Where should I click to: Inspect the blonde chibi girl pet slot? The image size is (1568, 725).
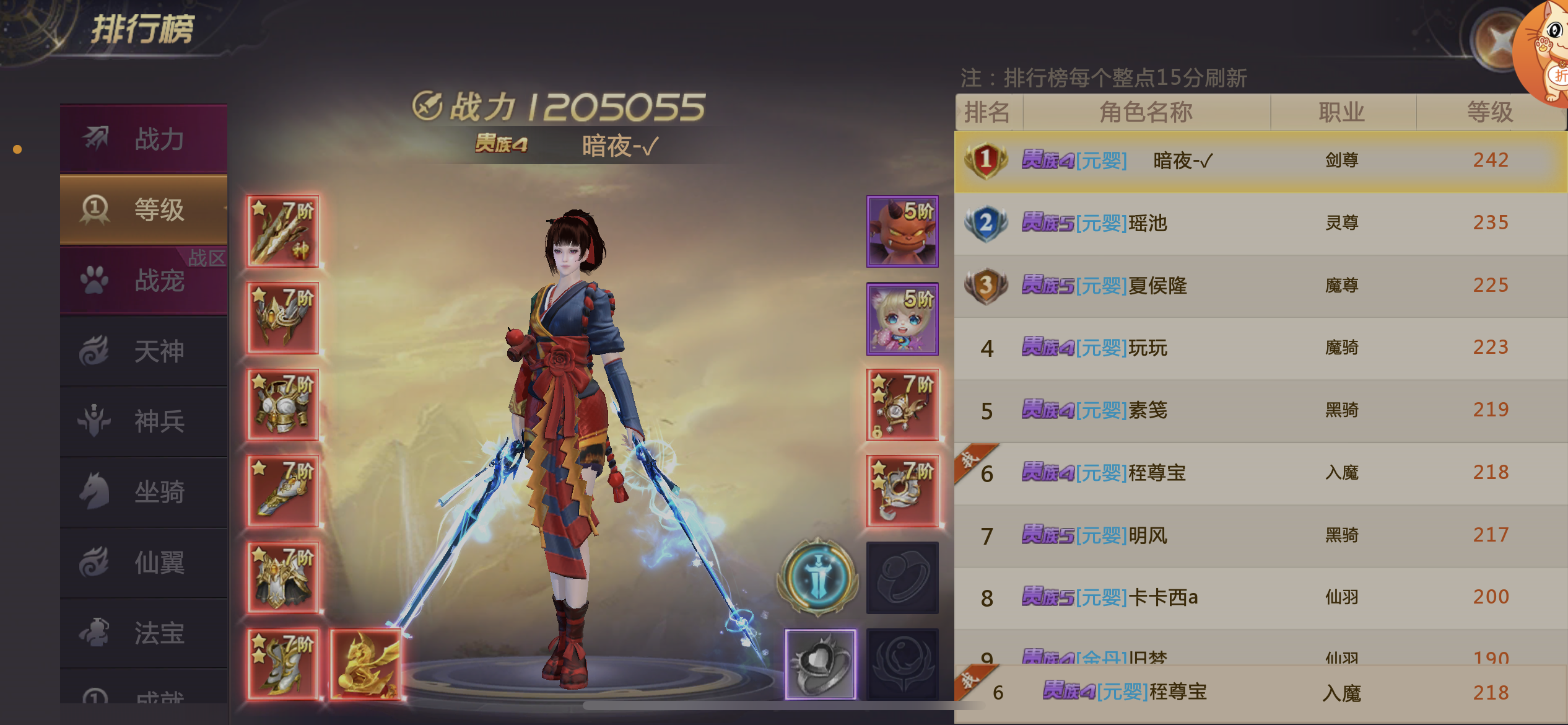(x=902, y=319)
